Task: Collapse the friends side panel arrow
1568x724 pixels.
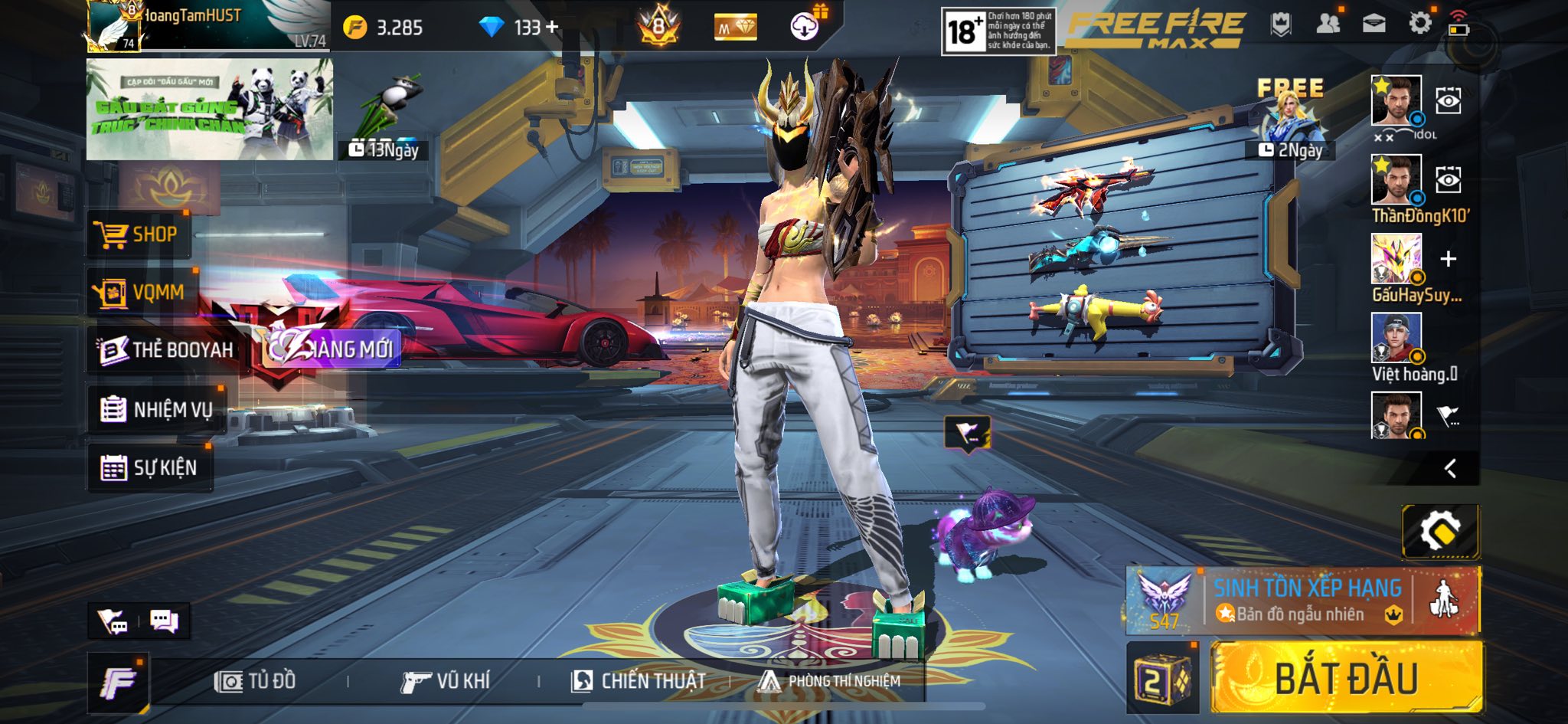Action: [1450, 468]
